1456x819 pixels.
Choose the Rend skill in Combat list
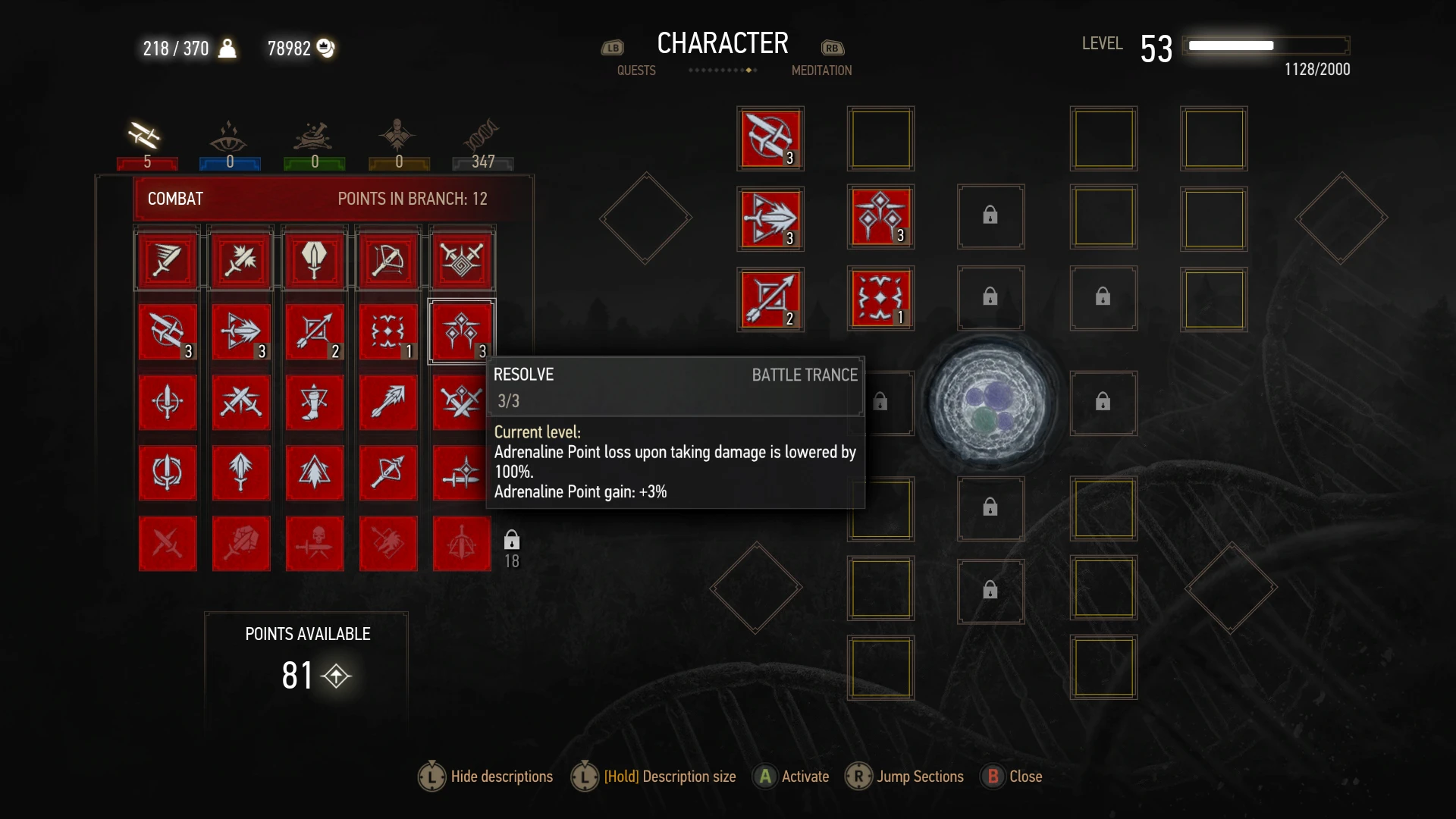coord(241,472)
